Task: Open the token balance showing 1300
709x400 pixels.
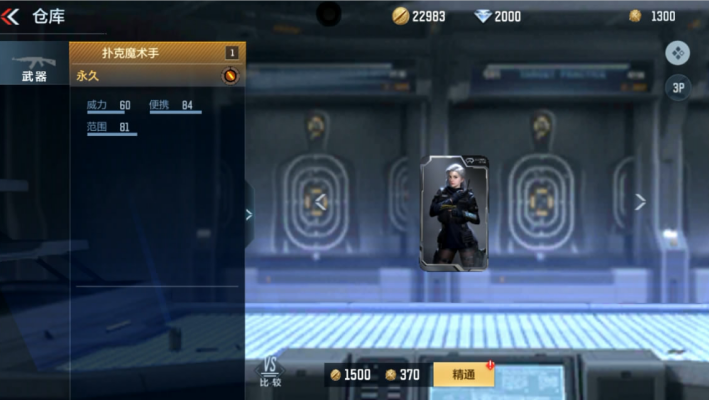Action: tap(652, 16)
